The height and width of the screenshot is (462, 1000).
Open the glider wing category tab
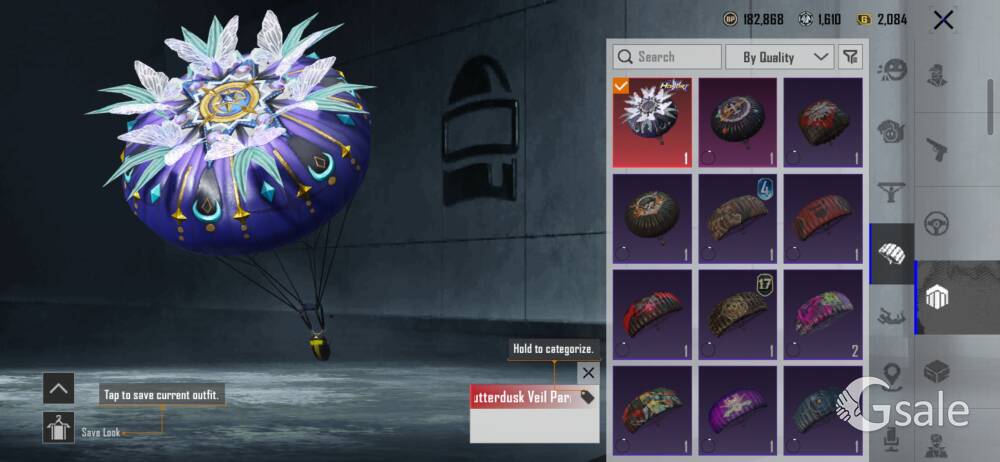891,190
